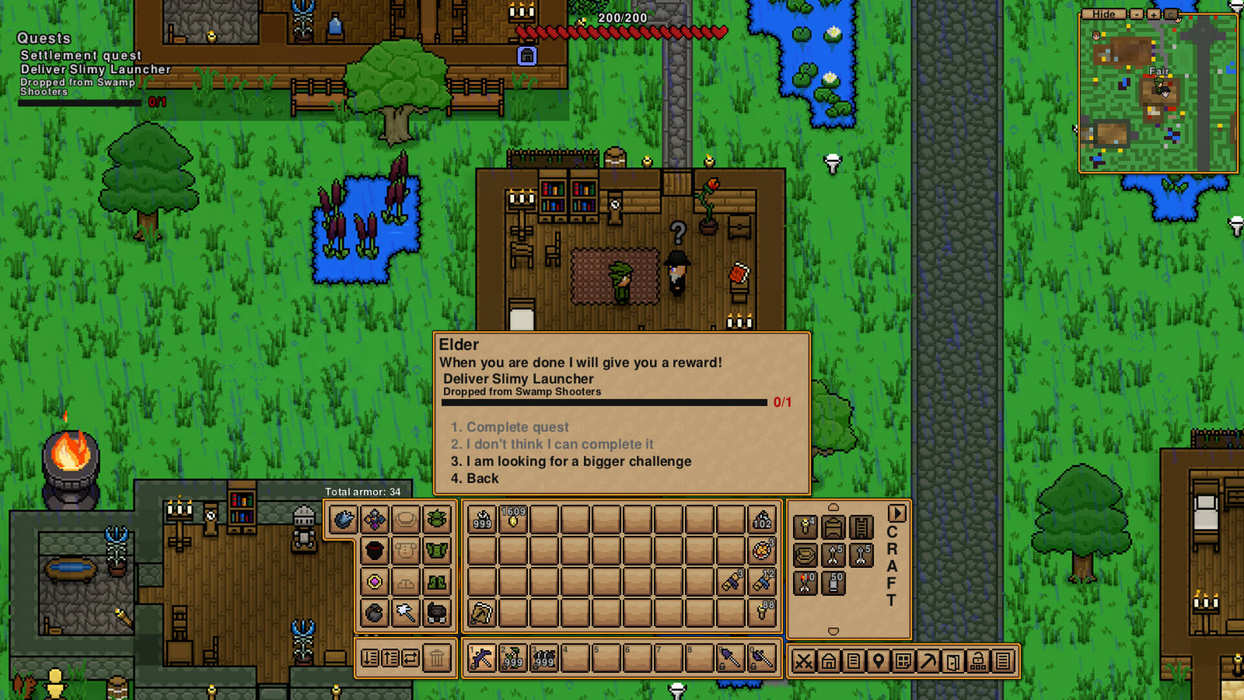
Task: Craft the torch recipe in crafting list
Action: [805, 526]
